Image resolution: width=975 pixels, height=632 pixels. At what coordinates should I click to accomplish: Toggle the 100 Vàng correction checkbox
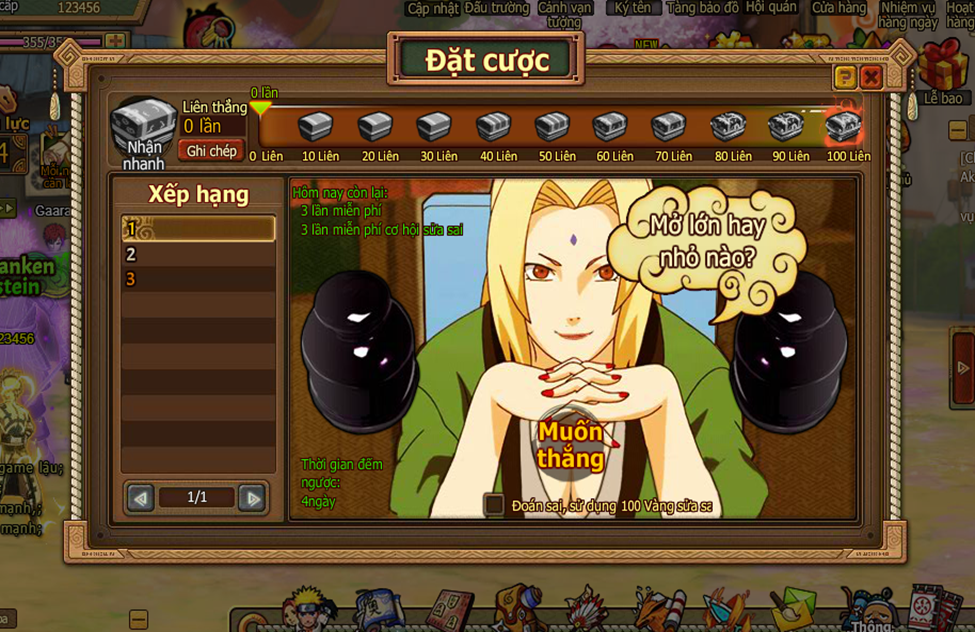pyautogui.click(x=494, y=505)
